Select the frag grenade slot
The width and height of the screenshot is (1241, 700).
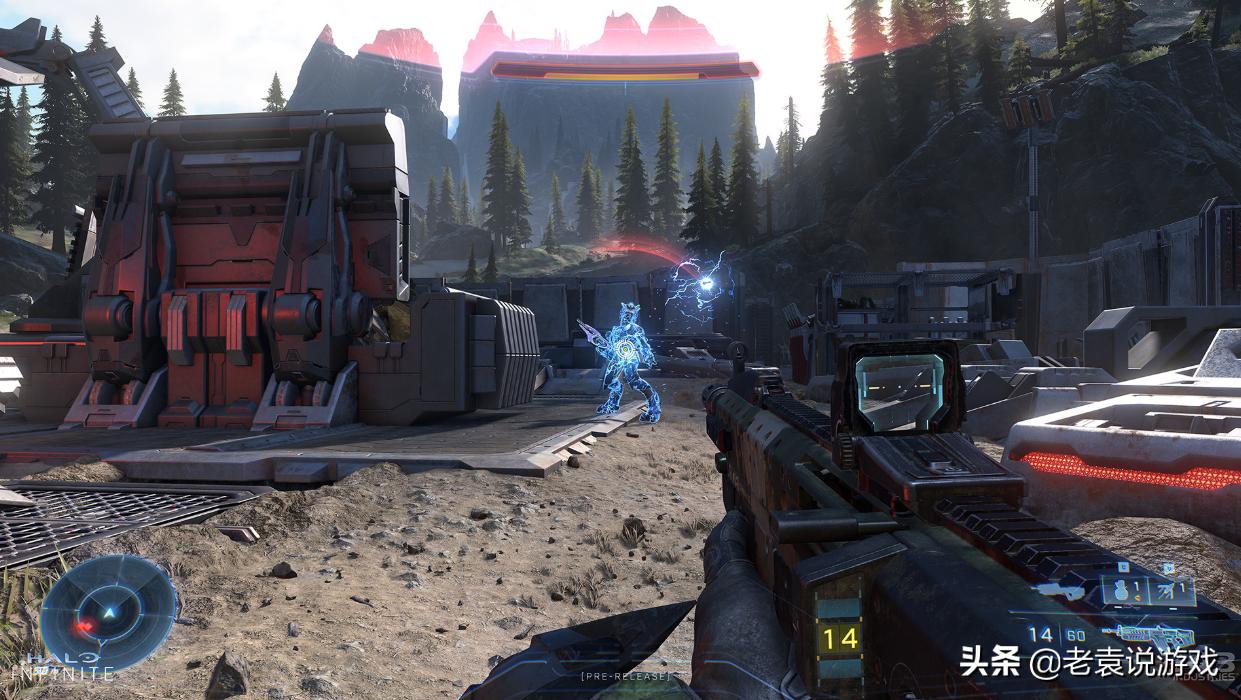coord(1123,591)
